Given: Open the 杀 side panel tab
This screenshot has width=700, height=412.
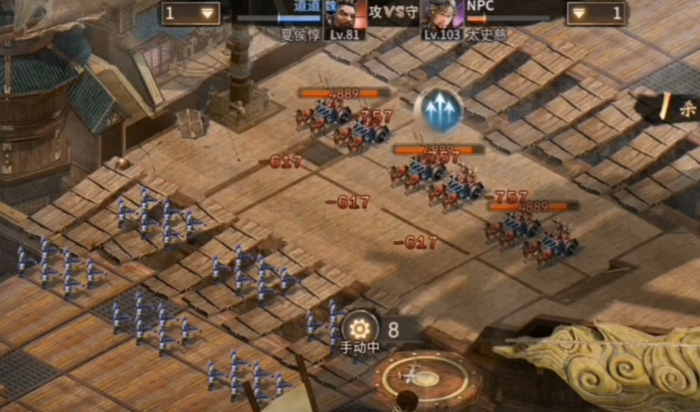Looking at the screenshot, I should tap(684, 109).
